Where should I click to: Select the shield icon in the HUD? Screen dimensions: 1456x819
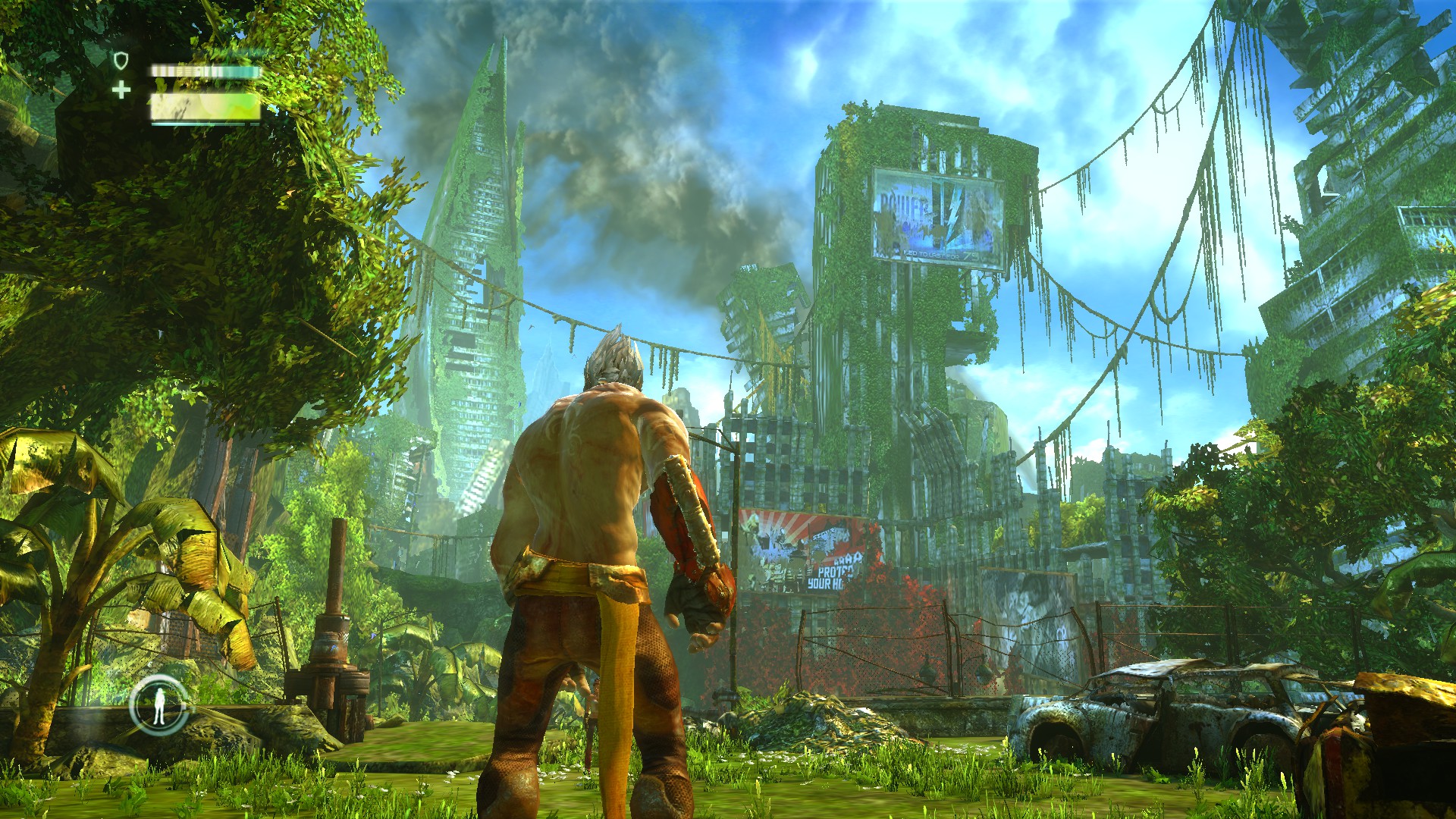tap(120, 61)
